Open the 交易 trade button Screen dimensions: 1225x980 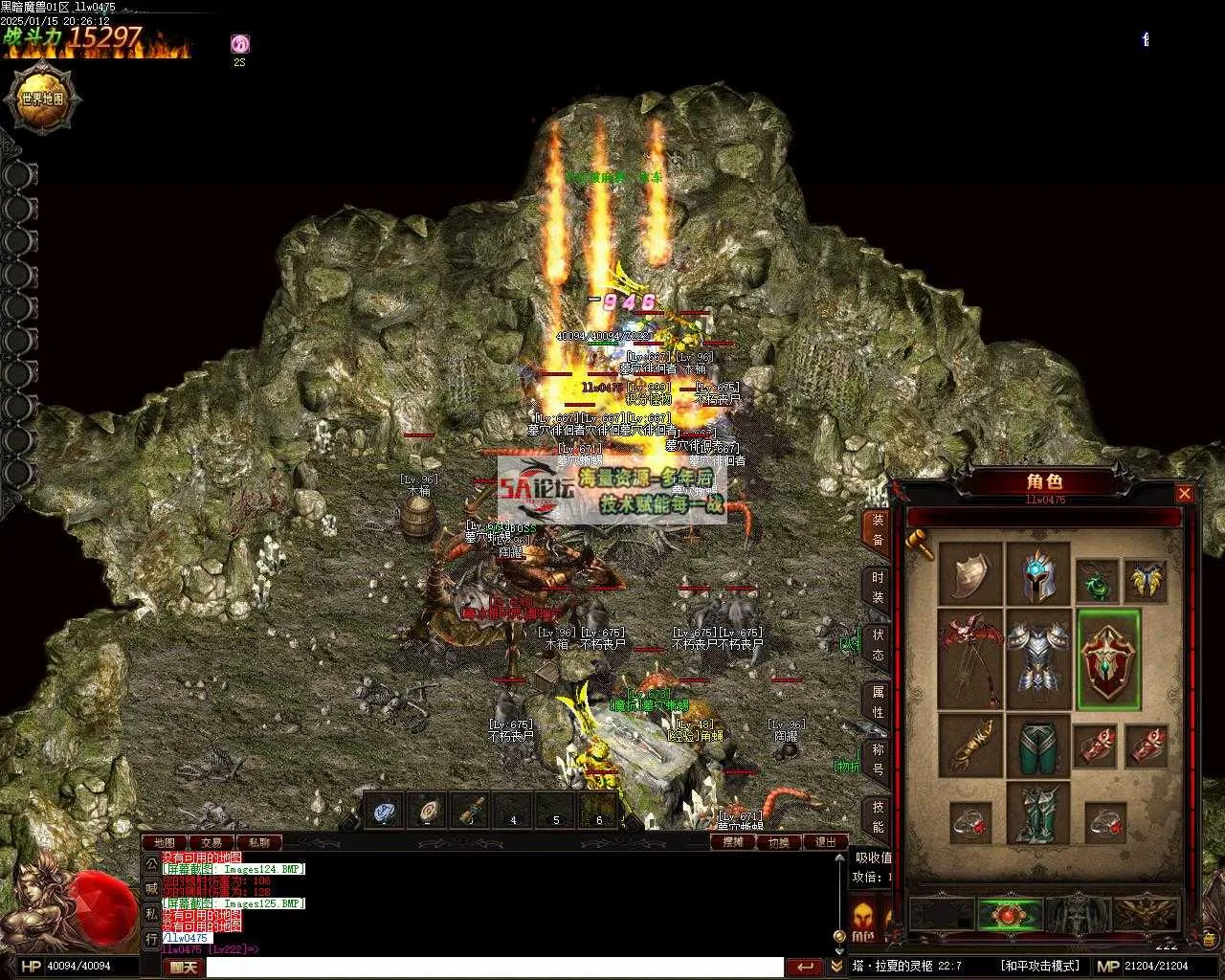[x=211, y=843]
